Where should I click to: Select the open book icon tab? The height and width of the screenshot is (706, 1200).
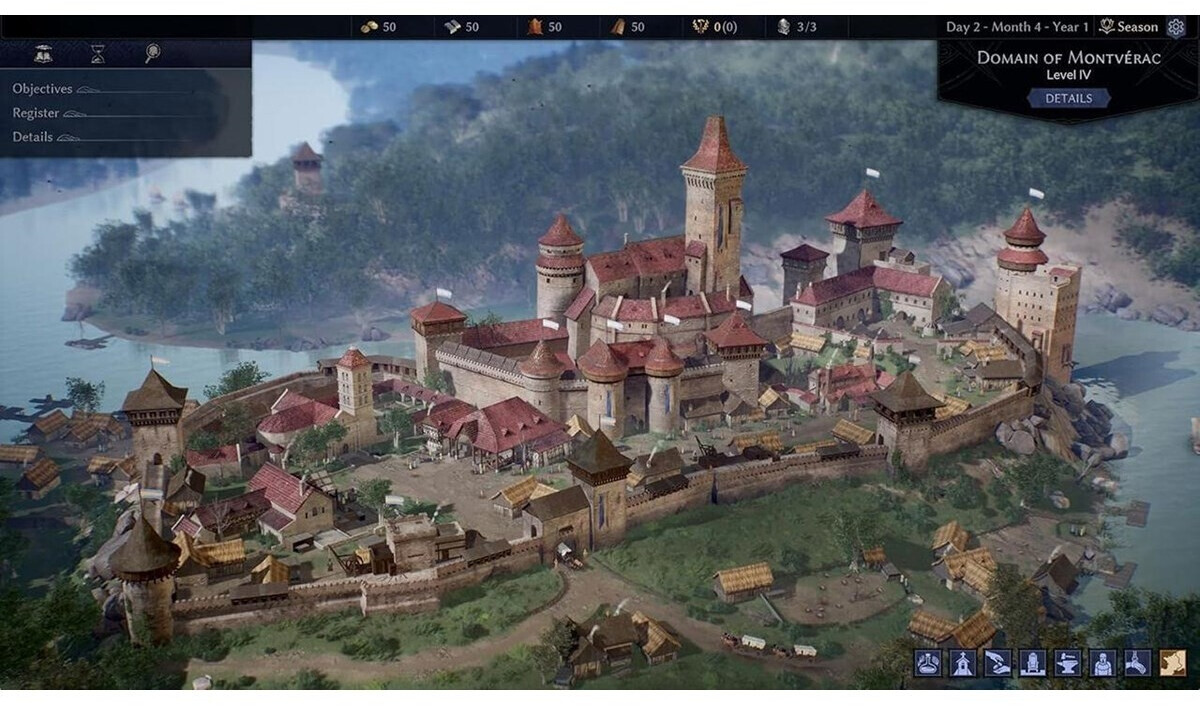pos(43,54)
